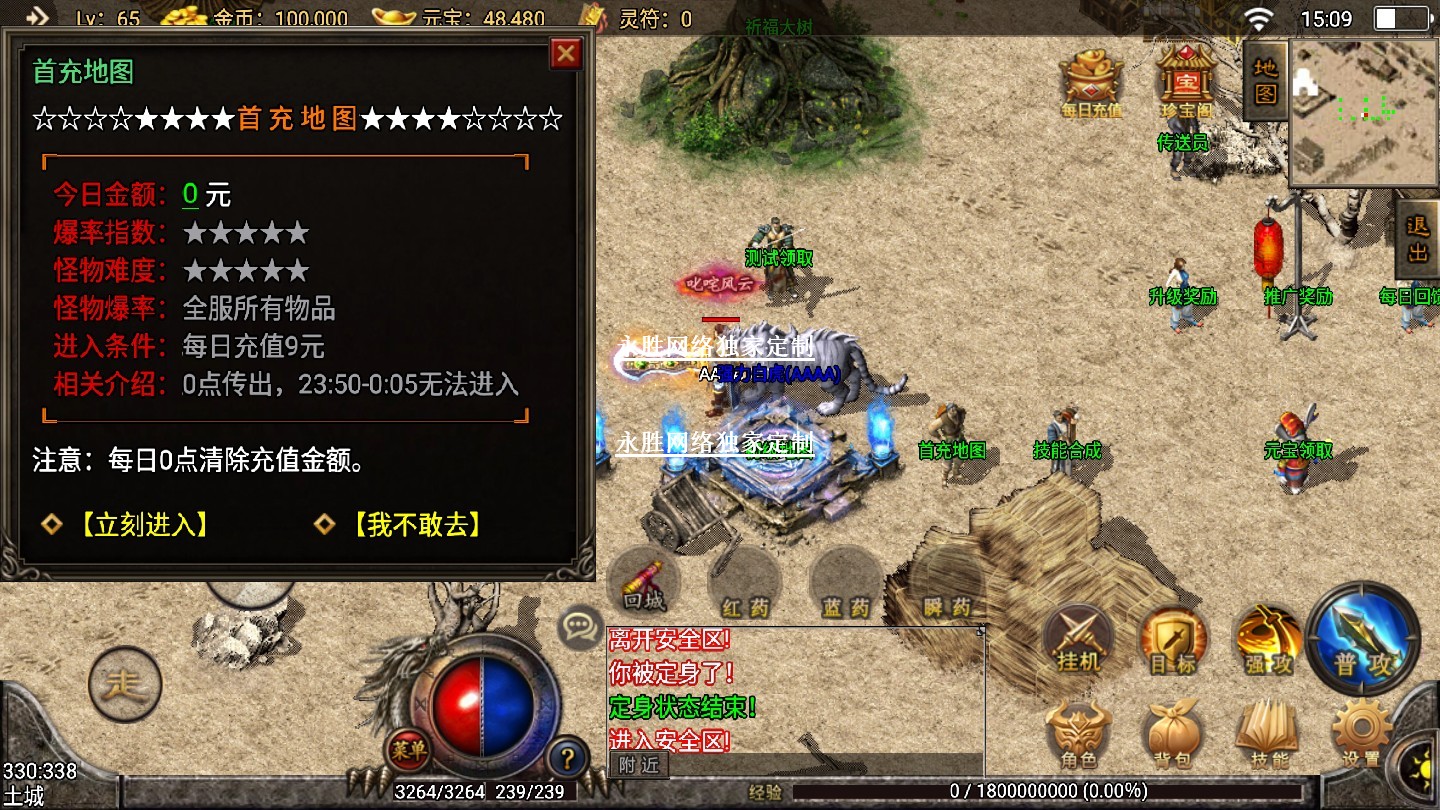Use the 回城 return scroll
This screenshot has height=810, width=1440.
644,583
